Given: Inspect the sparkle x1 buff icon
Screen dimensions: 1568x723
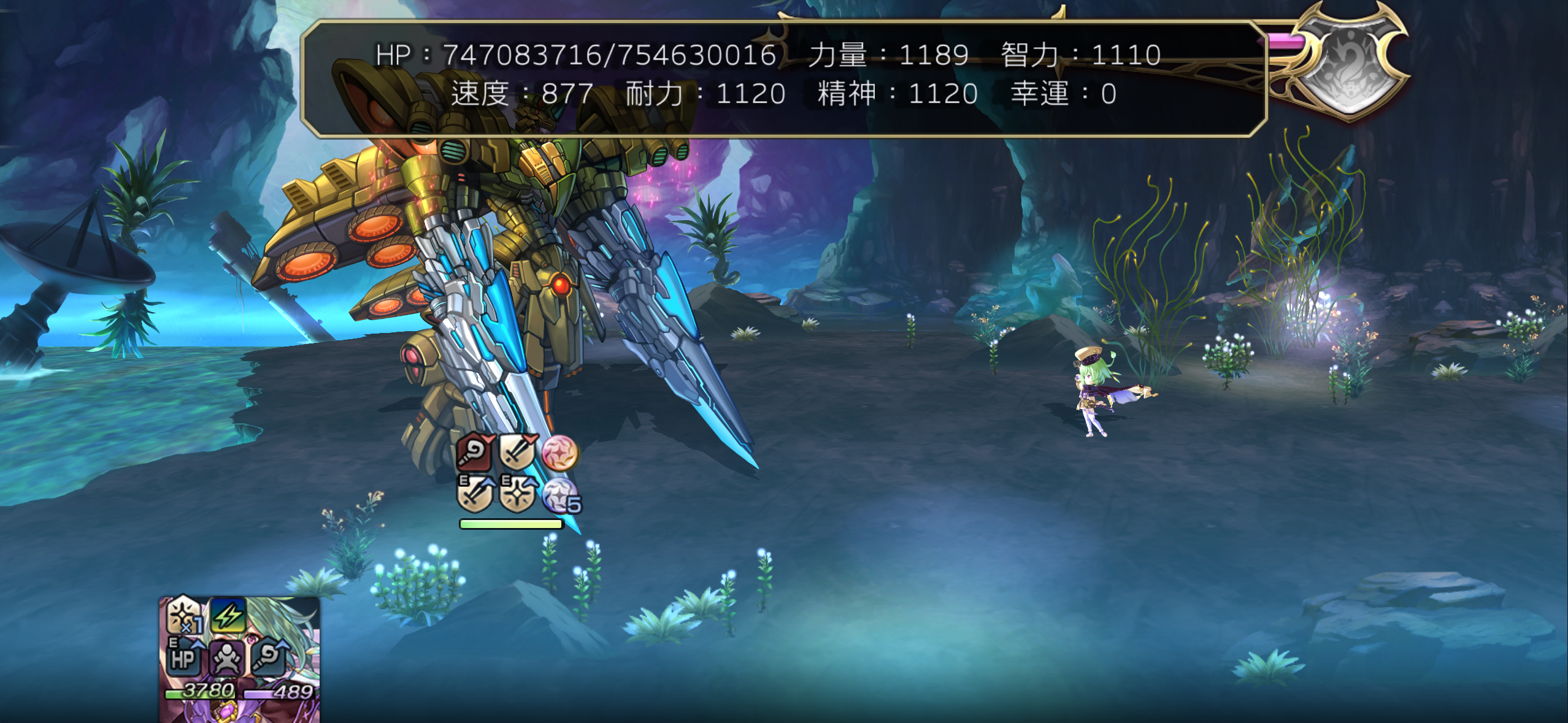Looking at the screenshot, I should (184, 615).
